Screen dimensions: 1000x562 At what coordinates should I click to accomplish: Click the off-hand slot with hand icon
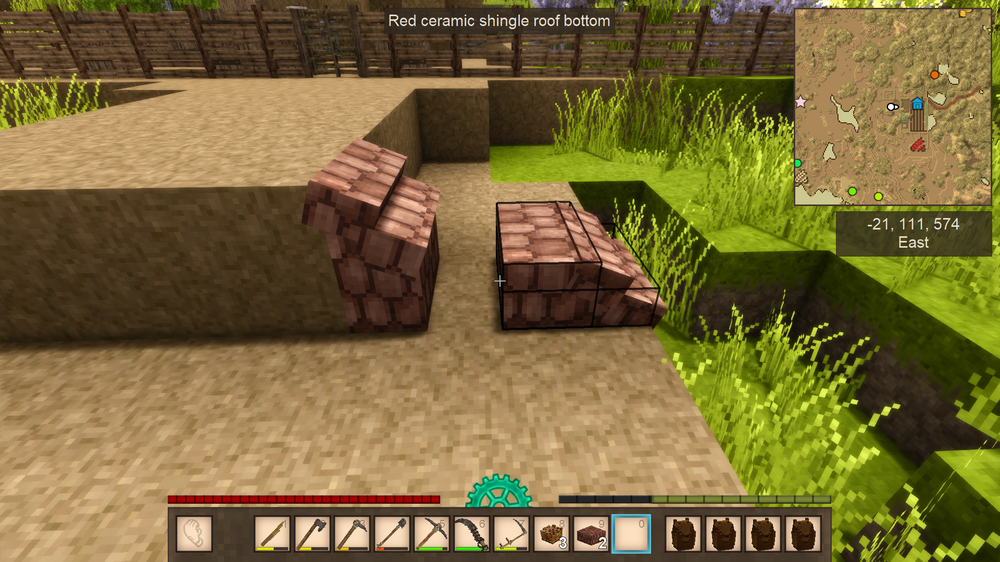[x=194, y=533]
